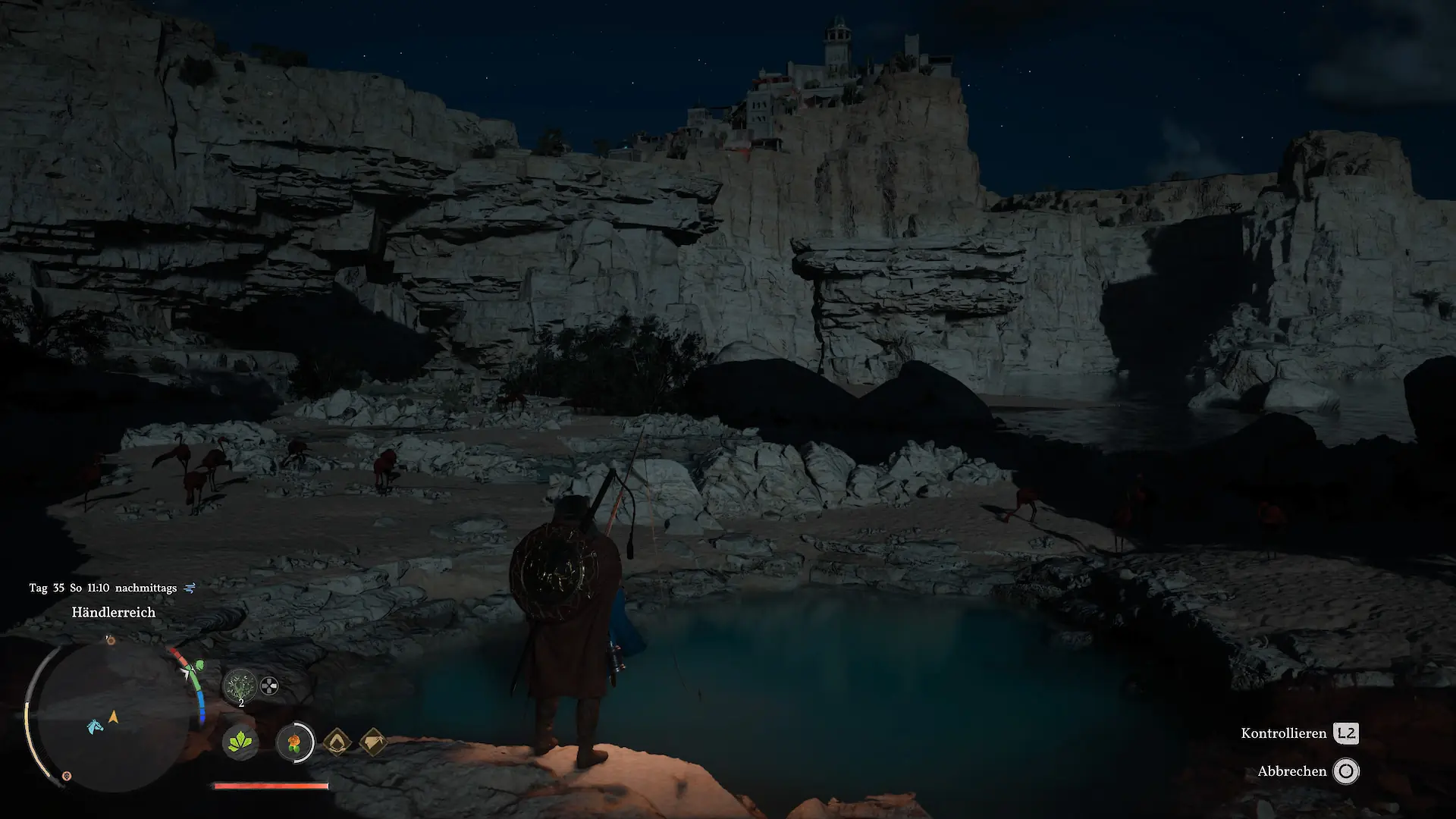Select the blue horse marker on the minimap
Image resolution: width=1456 pixels, height=819 pixels.
(95, 726)
